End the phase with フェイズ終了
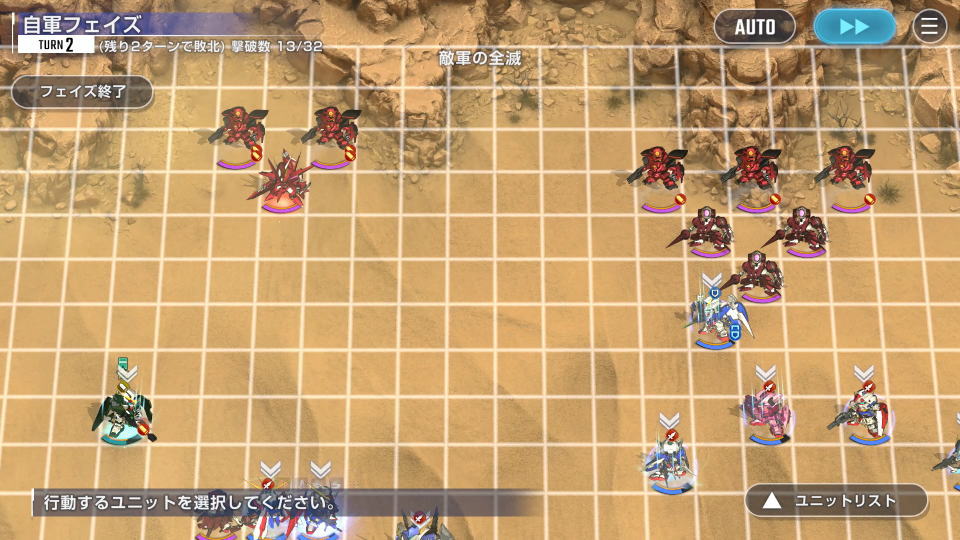The height and width of the screenshot is (540, 960). [x=82, y=92]
